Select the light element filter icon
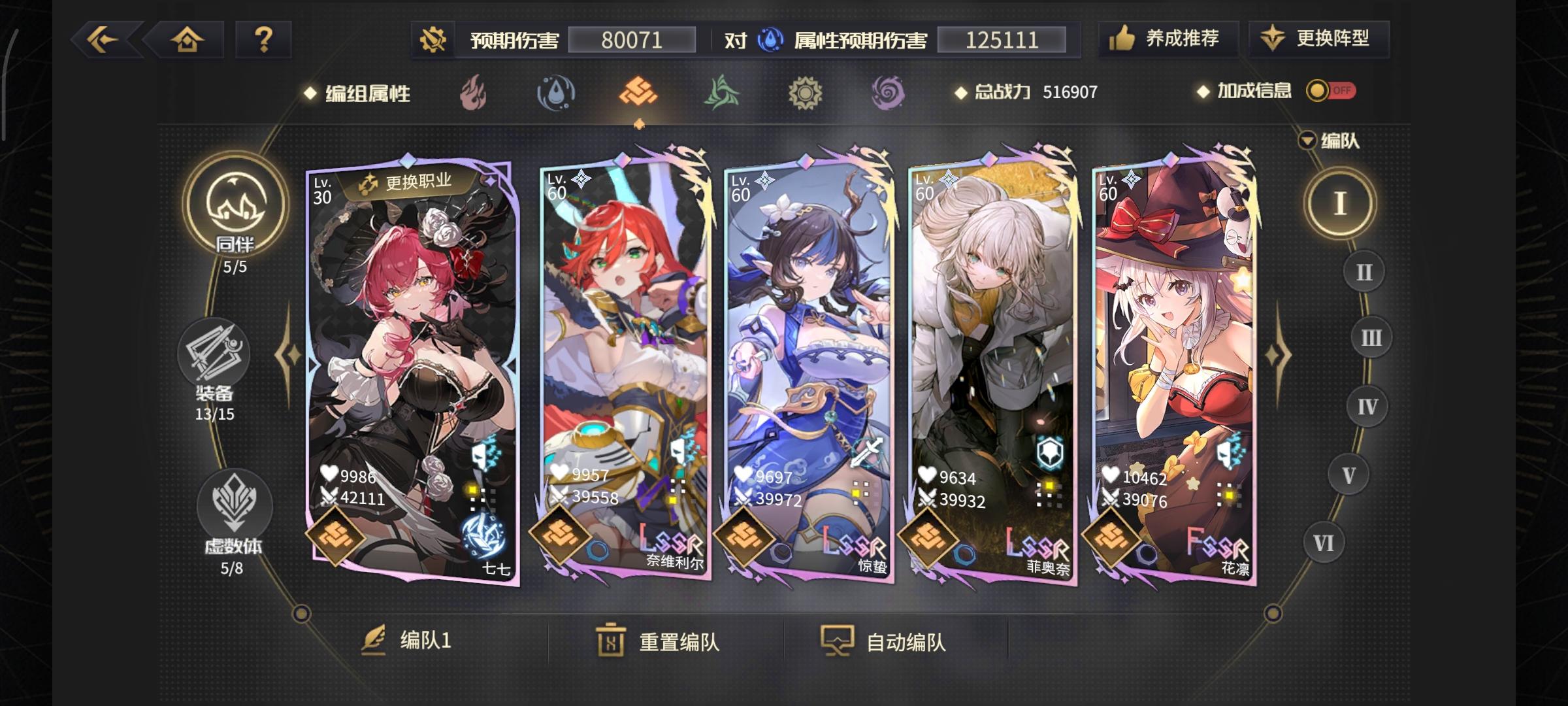Screen dimensions: 1568x706 pos(805,93)
